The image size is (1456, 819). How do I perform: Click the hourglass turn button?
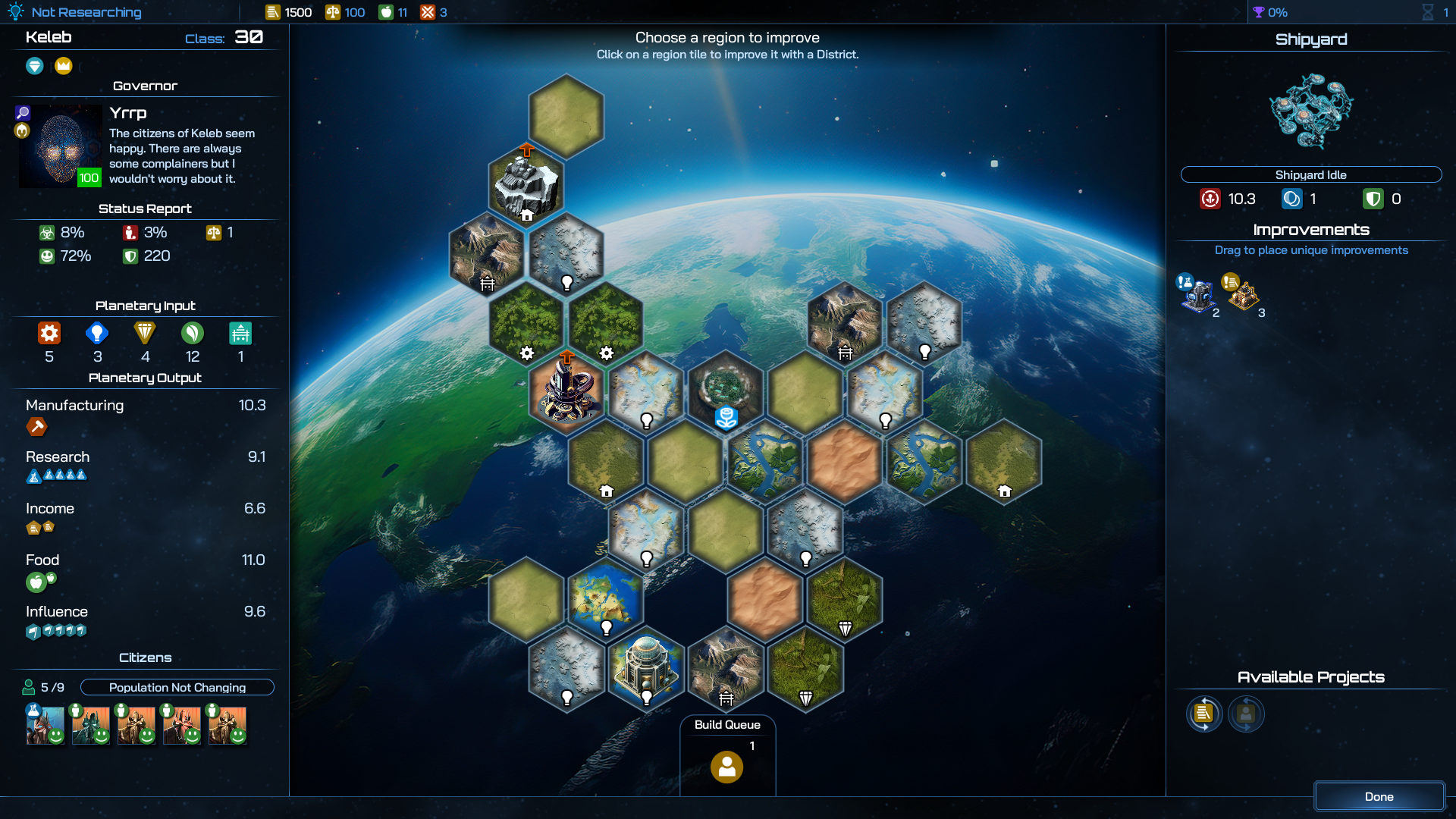point(1427,12)
